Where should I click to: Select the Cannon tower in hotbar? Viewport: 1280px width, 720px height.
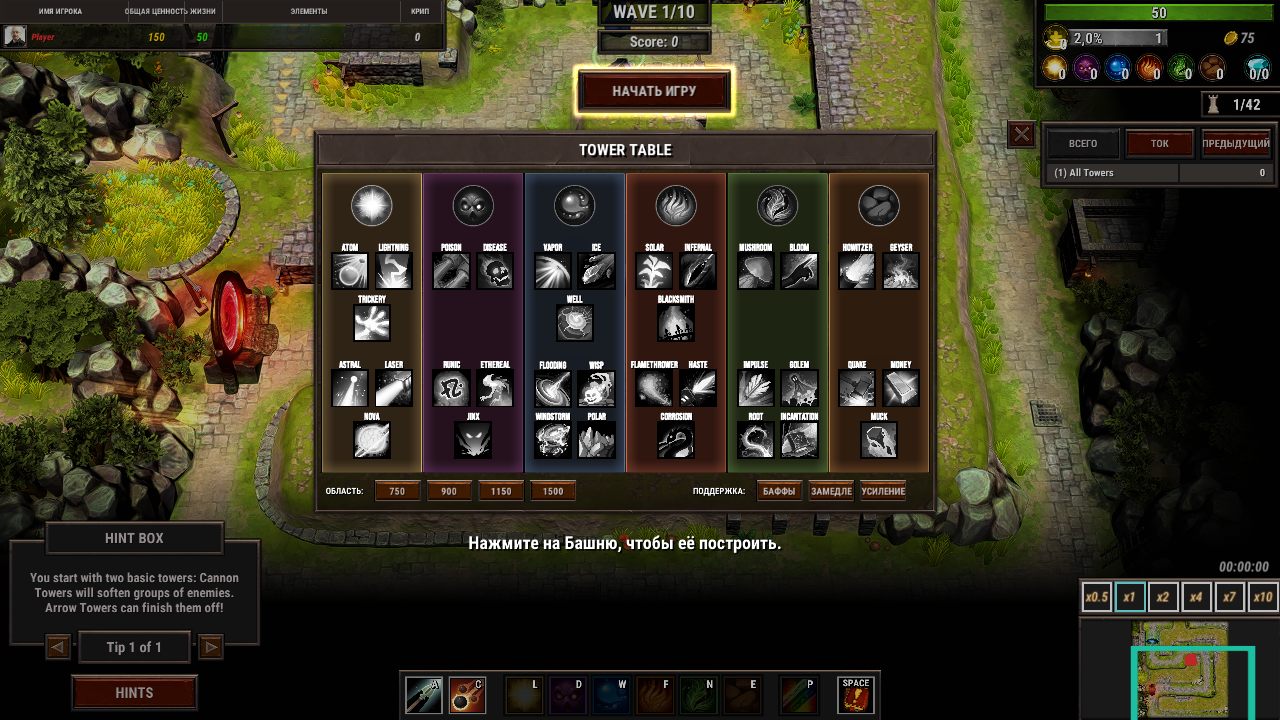point(467,695)
